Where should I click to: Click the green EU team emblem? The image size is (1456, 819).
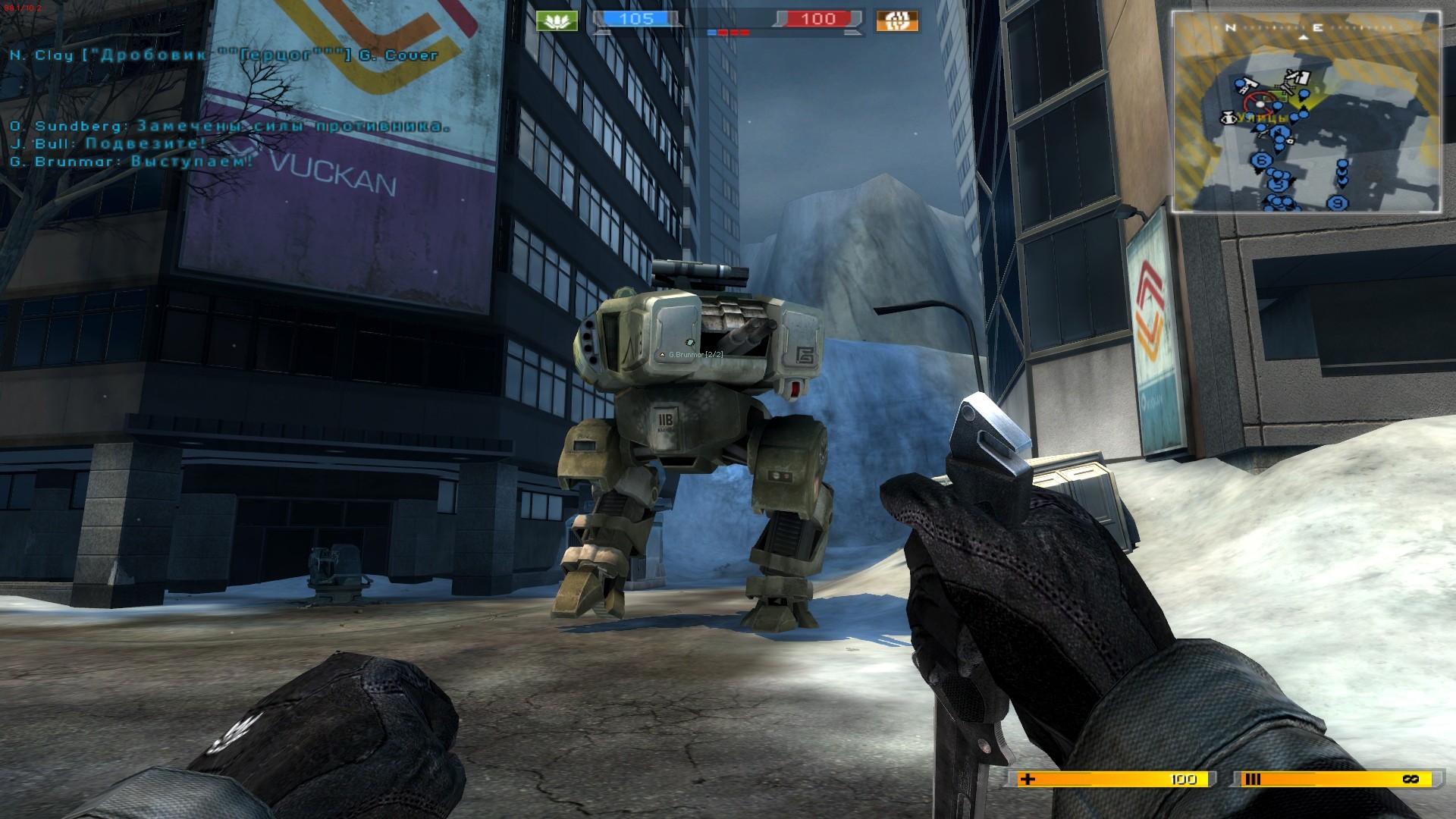[x=557, y=20]
